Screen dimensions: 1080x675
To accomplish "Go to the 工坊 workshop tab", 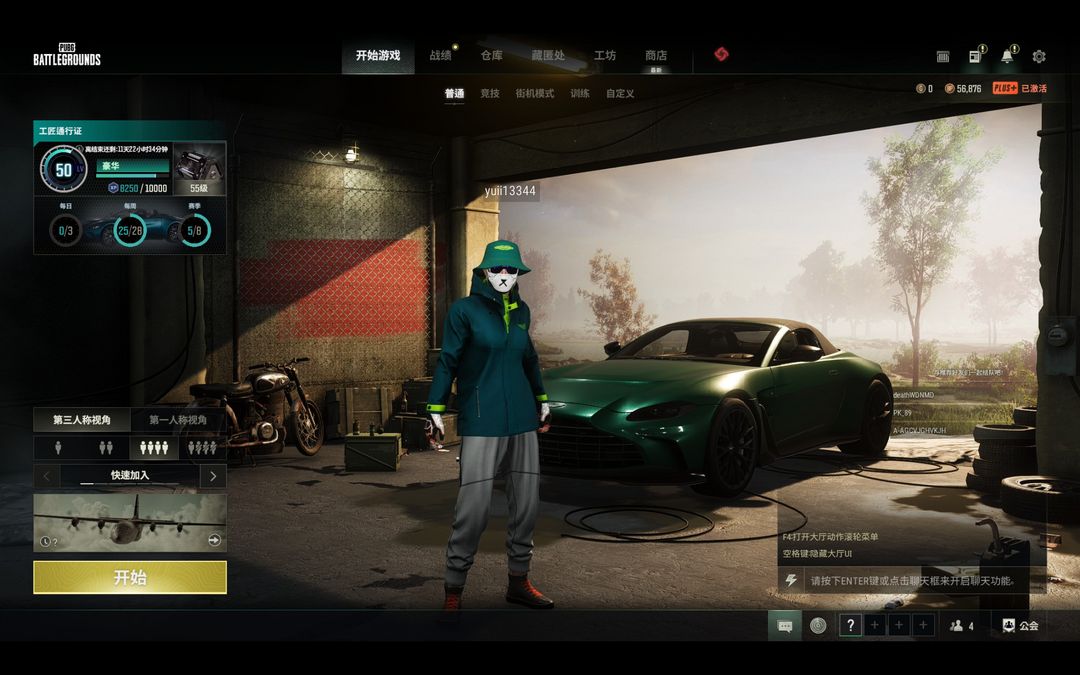I will tap(605, 56).
